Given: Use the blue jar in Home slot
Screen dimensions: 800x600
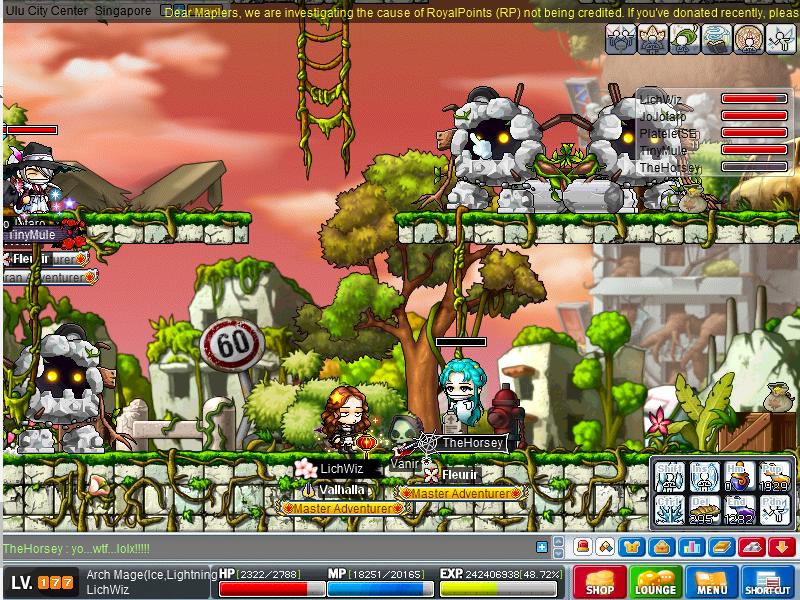Looking at the screenshot, I should [738, 478].
